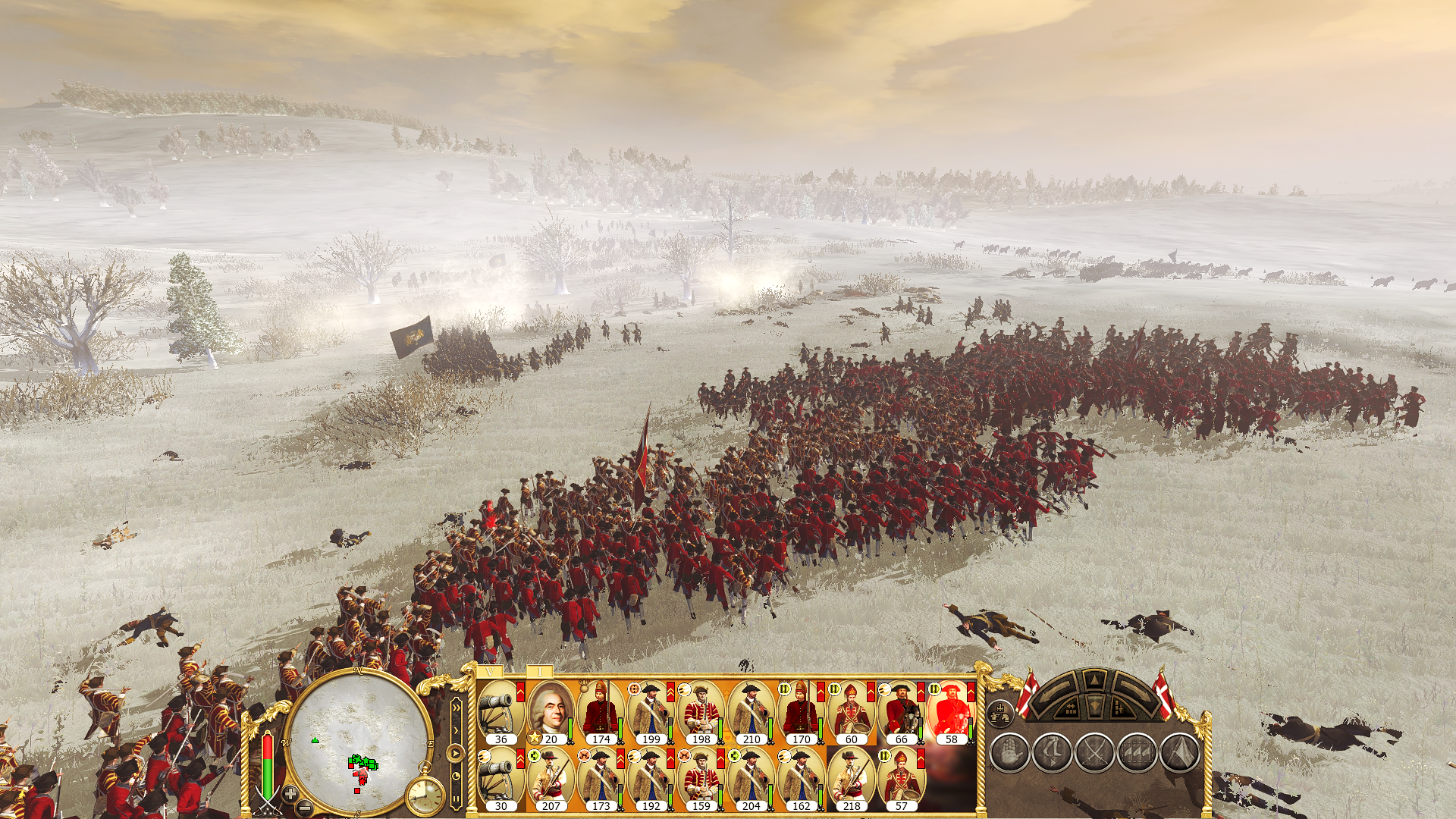Viewport: 1456px width, 819px height.
Task: Toggle run mode with the legs icon
Action: click(x=1053, y=753)
